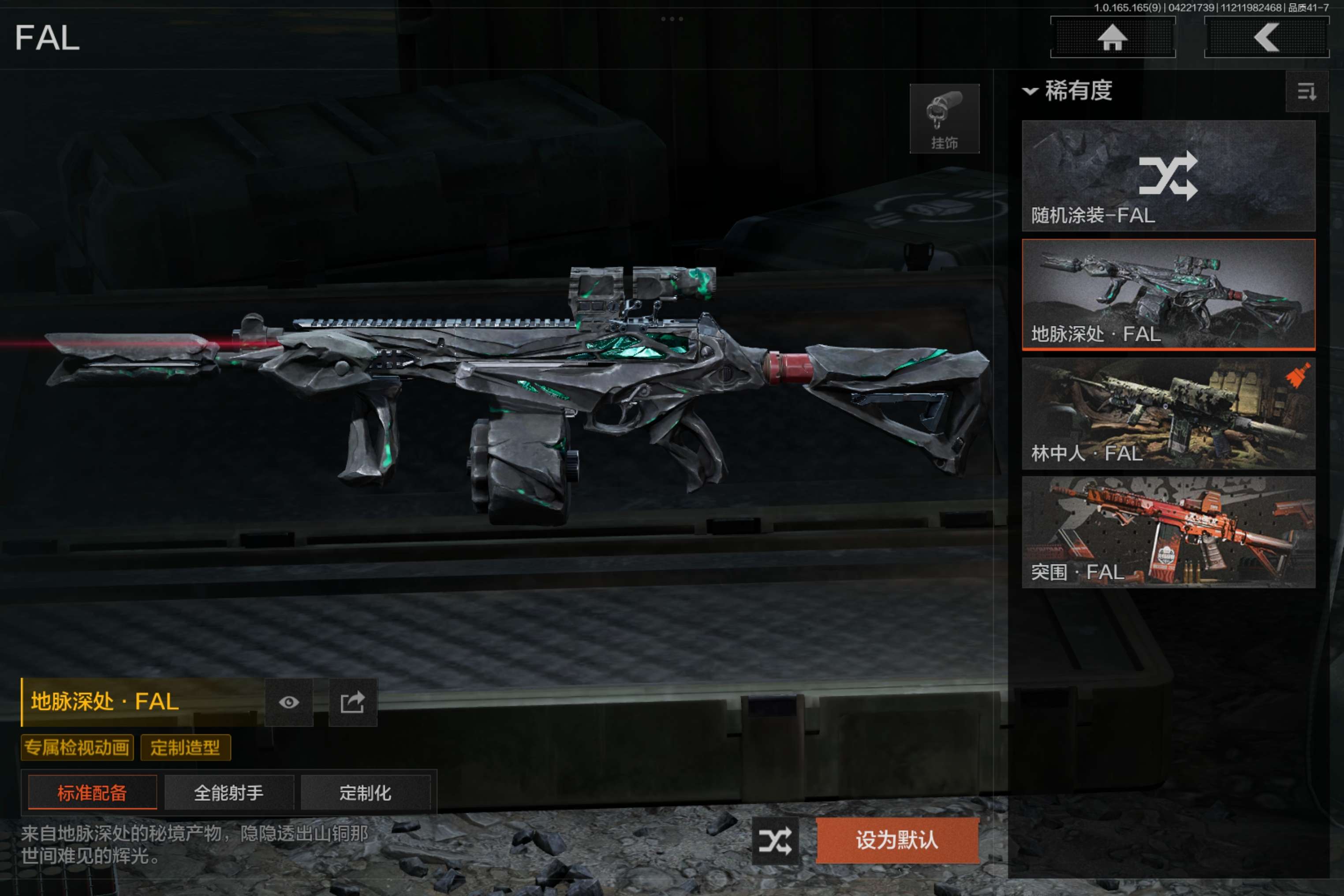Expand the 稀有度 sort dropdown
This screenshot has height=896, width=1344.
(1068, 91)
